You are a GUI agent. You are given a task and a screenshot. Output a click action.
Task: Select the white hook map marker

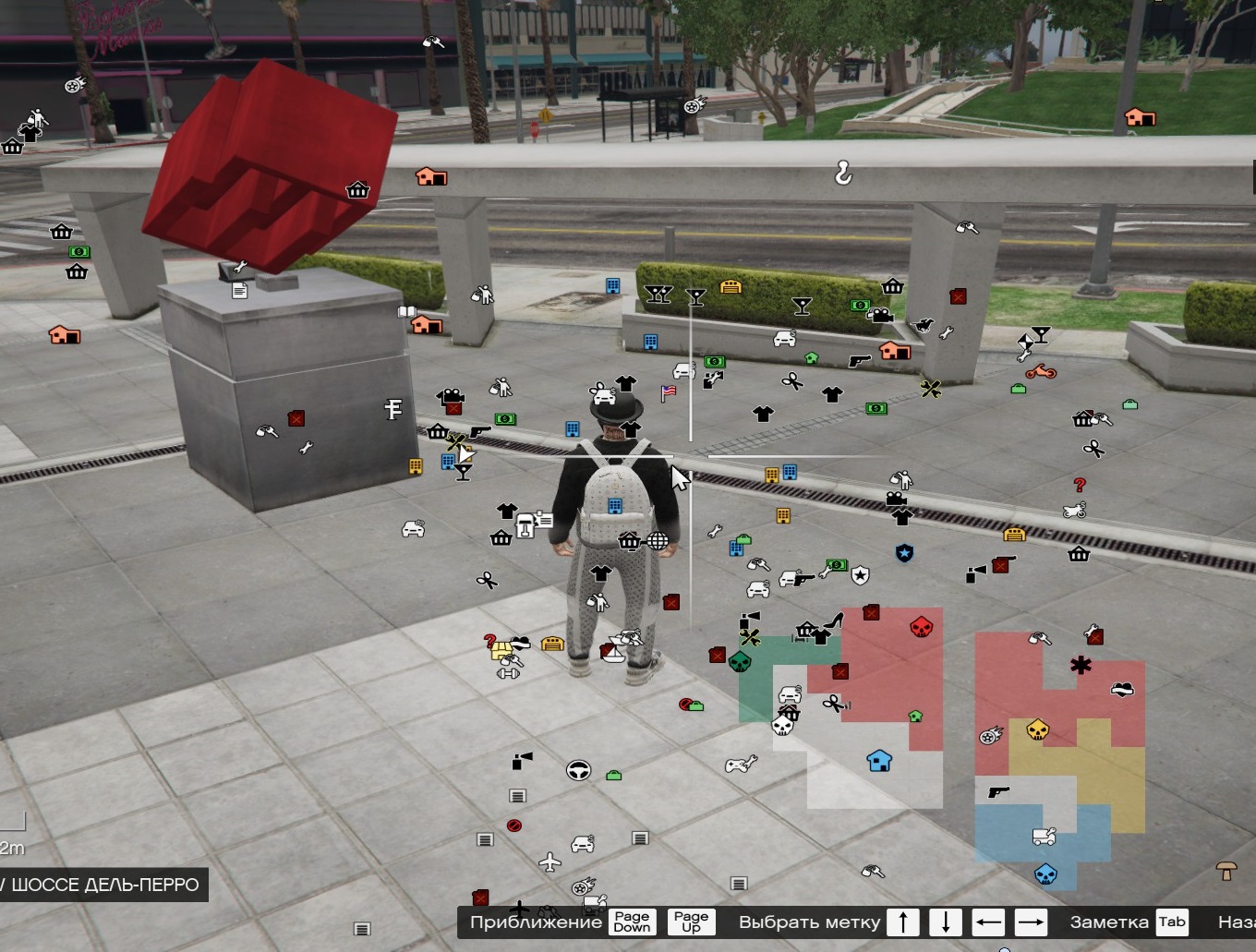coord(842,172)
